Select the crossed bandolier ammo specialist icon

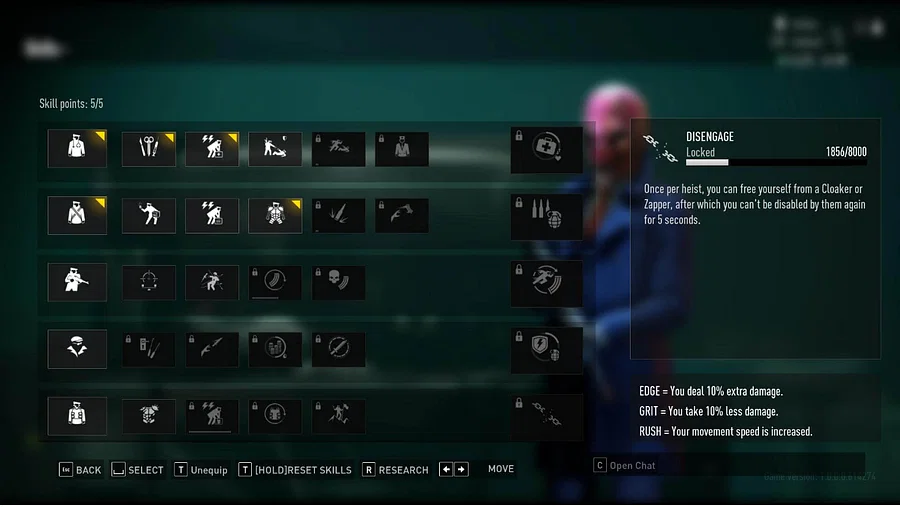[78, 216]
